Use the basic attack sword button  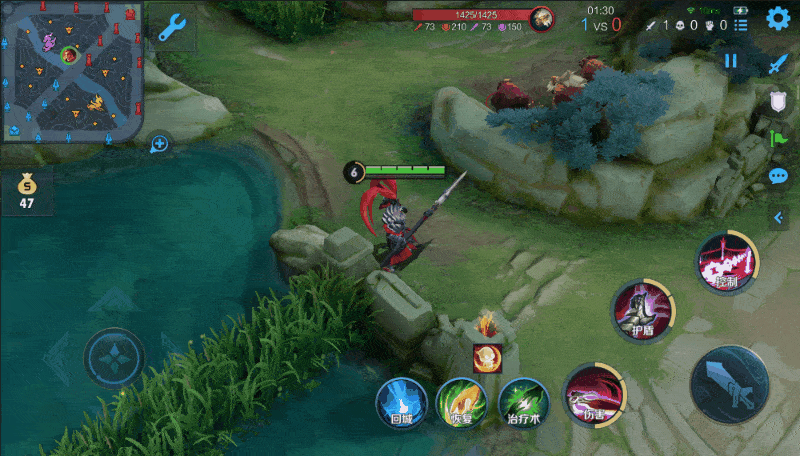[x=729, y=385]
